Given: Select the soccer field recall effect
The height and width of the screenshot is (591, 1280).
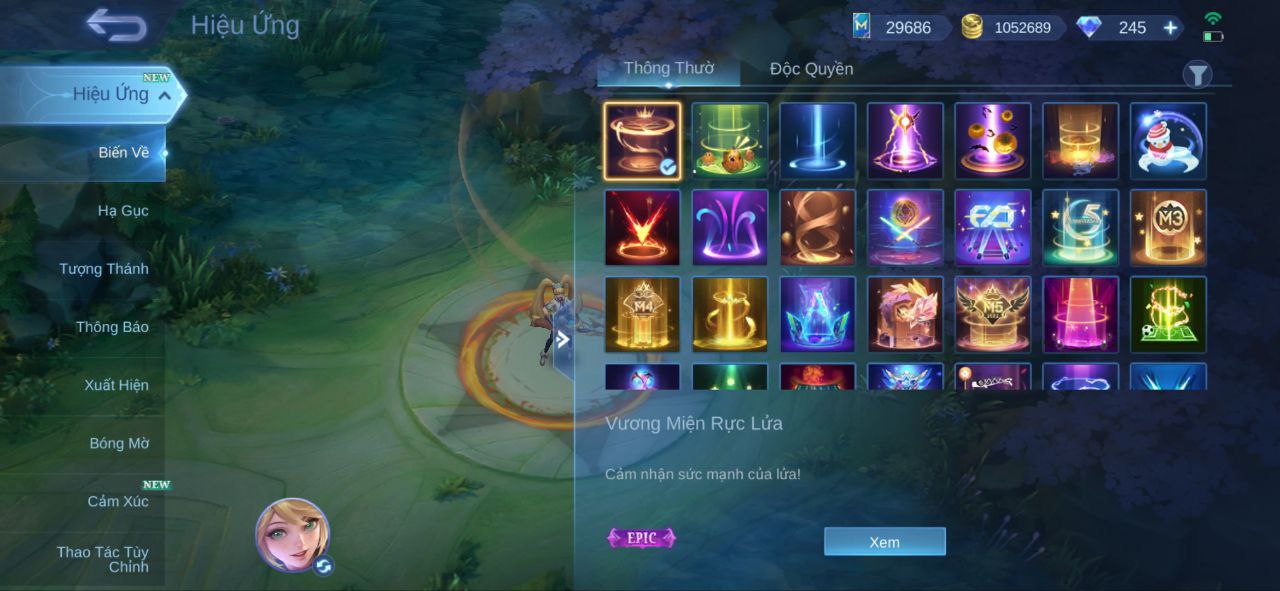Looking at the screenshot, I should tap(1168, 315).
